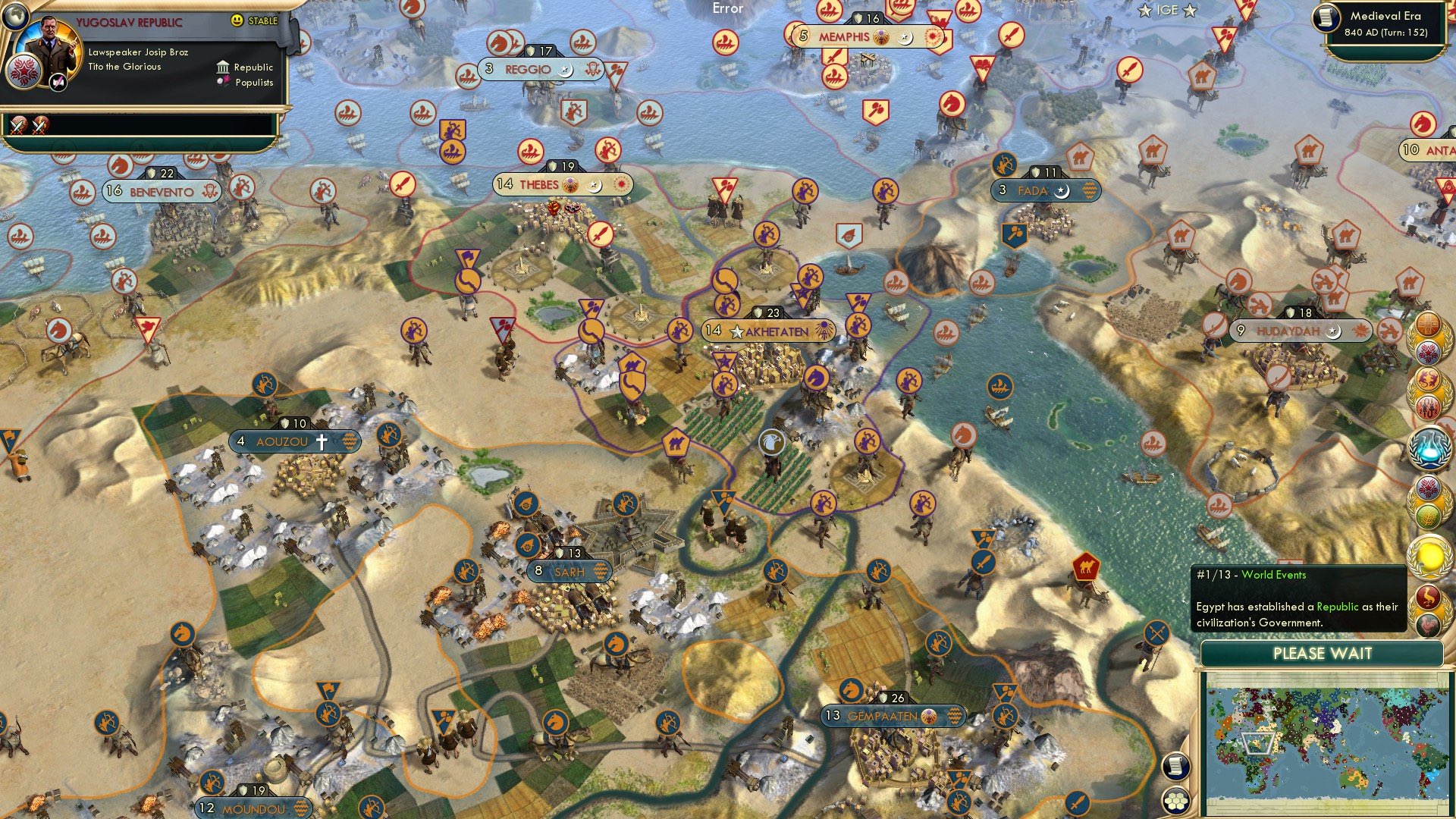The image size is (1456, 819).
Task: Click the STABLE smiley happiness indicator
Action: [x=237, y=20]
